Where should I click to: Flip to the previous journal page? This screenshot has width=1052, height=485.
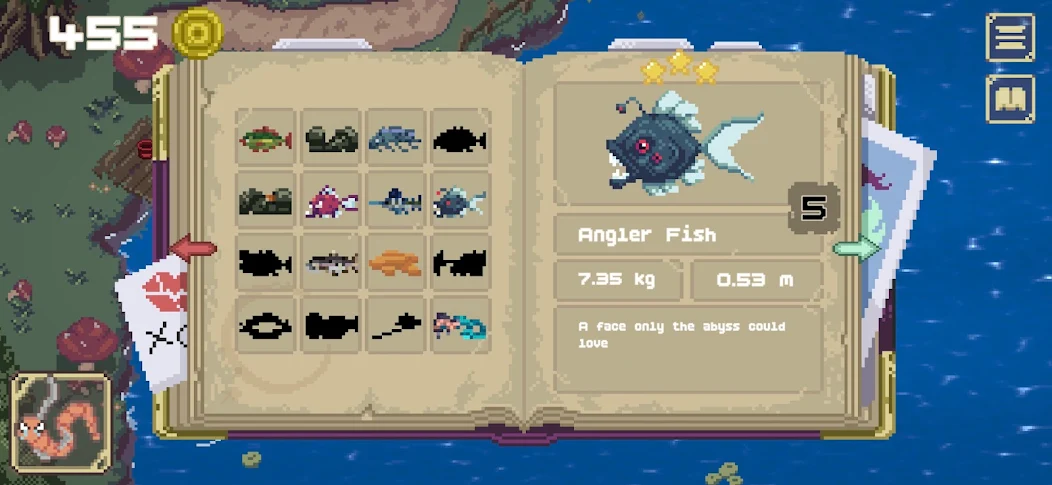coord(194,248)
